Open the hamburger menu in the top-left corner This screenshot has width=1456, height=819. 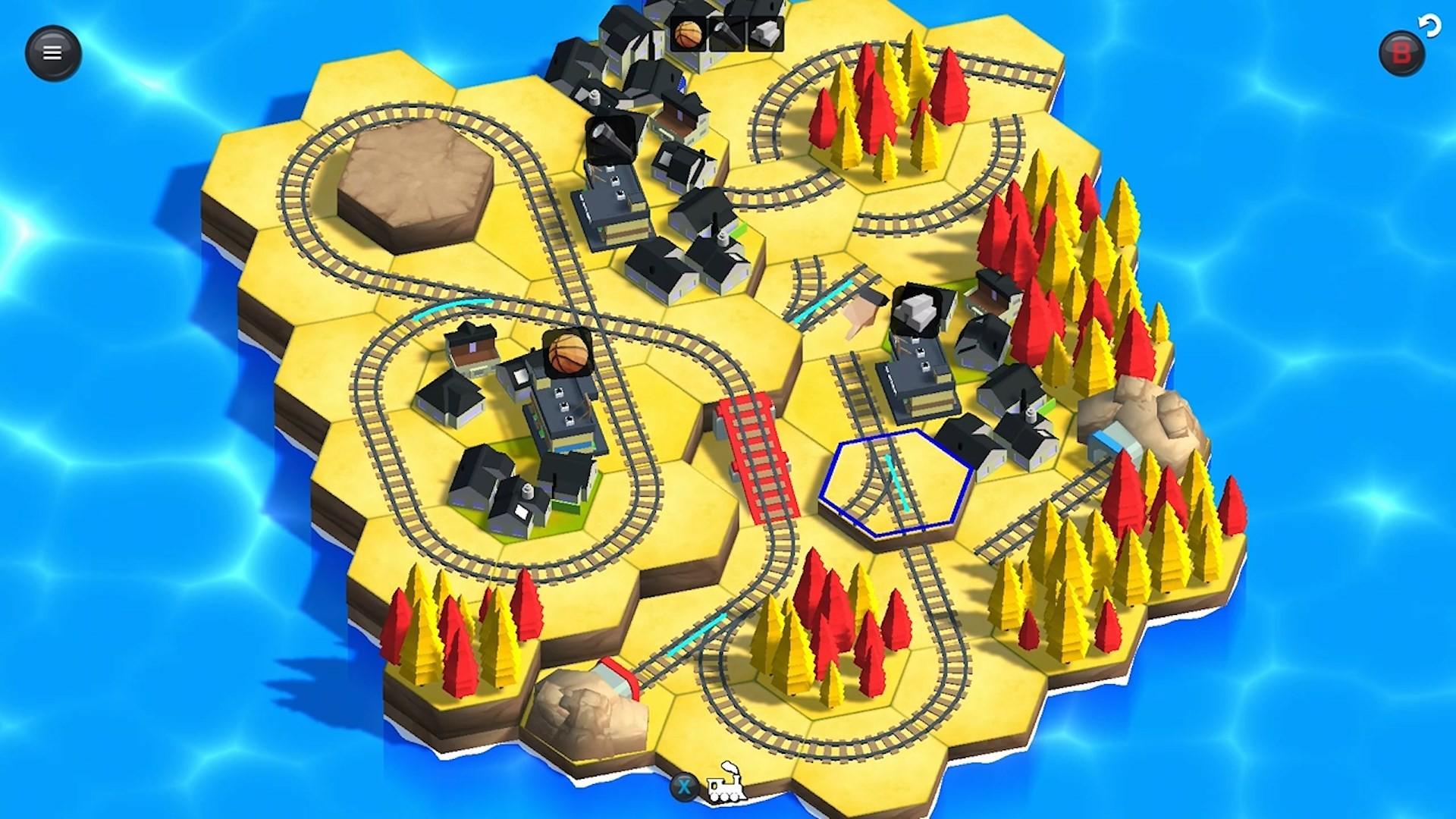pyautogui.click(x=52, y=52)
